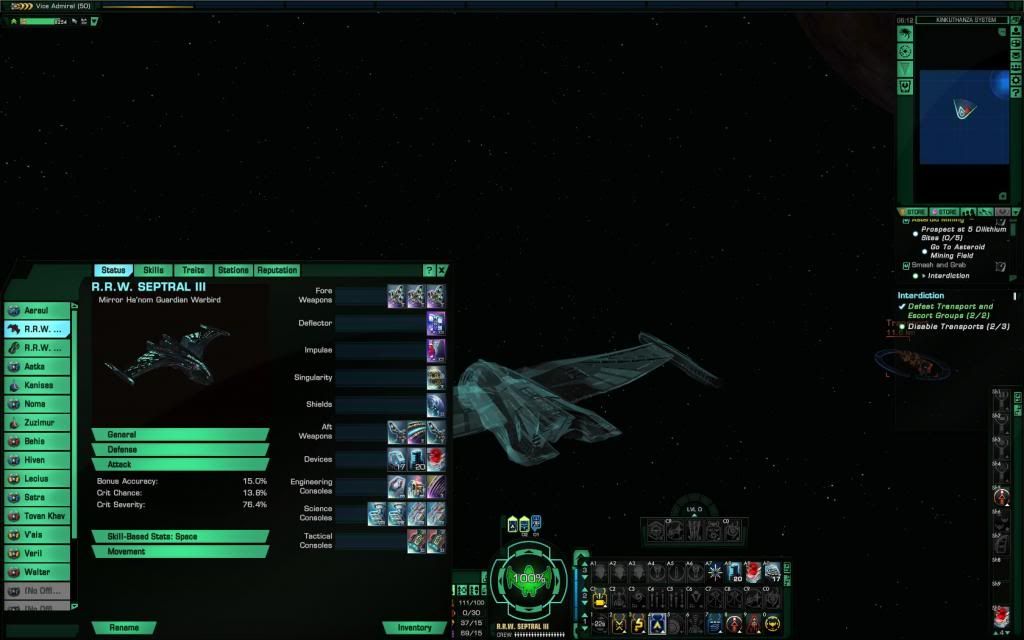This screenshot has height=640, width=1024.
Task: Switch to the Skills tab
Action: pos(153,270)
